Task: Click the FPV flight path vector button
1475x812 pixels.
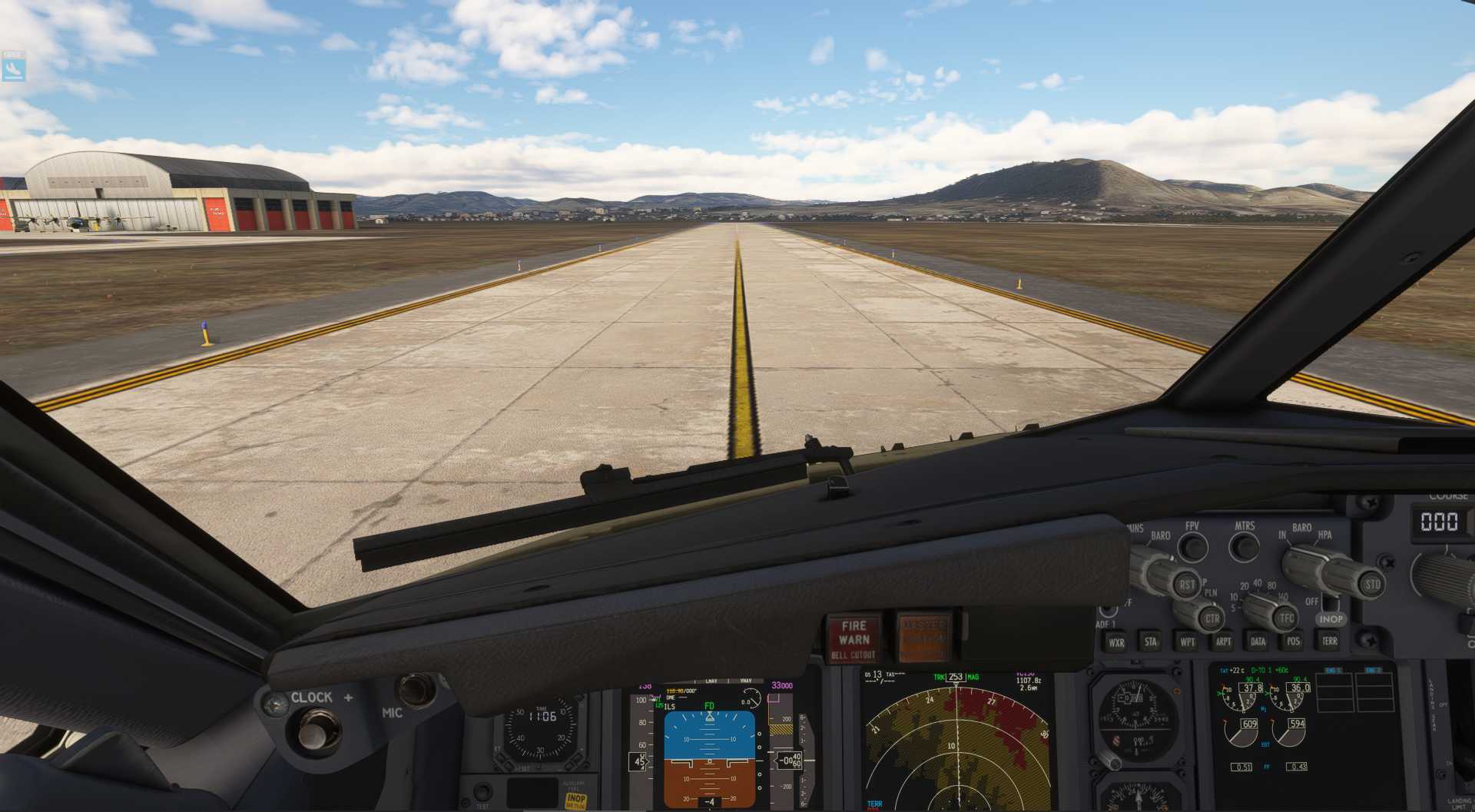Action: tap(1192, 547)
